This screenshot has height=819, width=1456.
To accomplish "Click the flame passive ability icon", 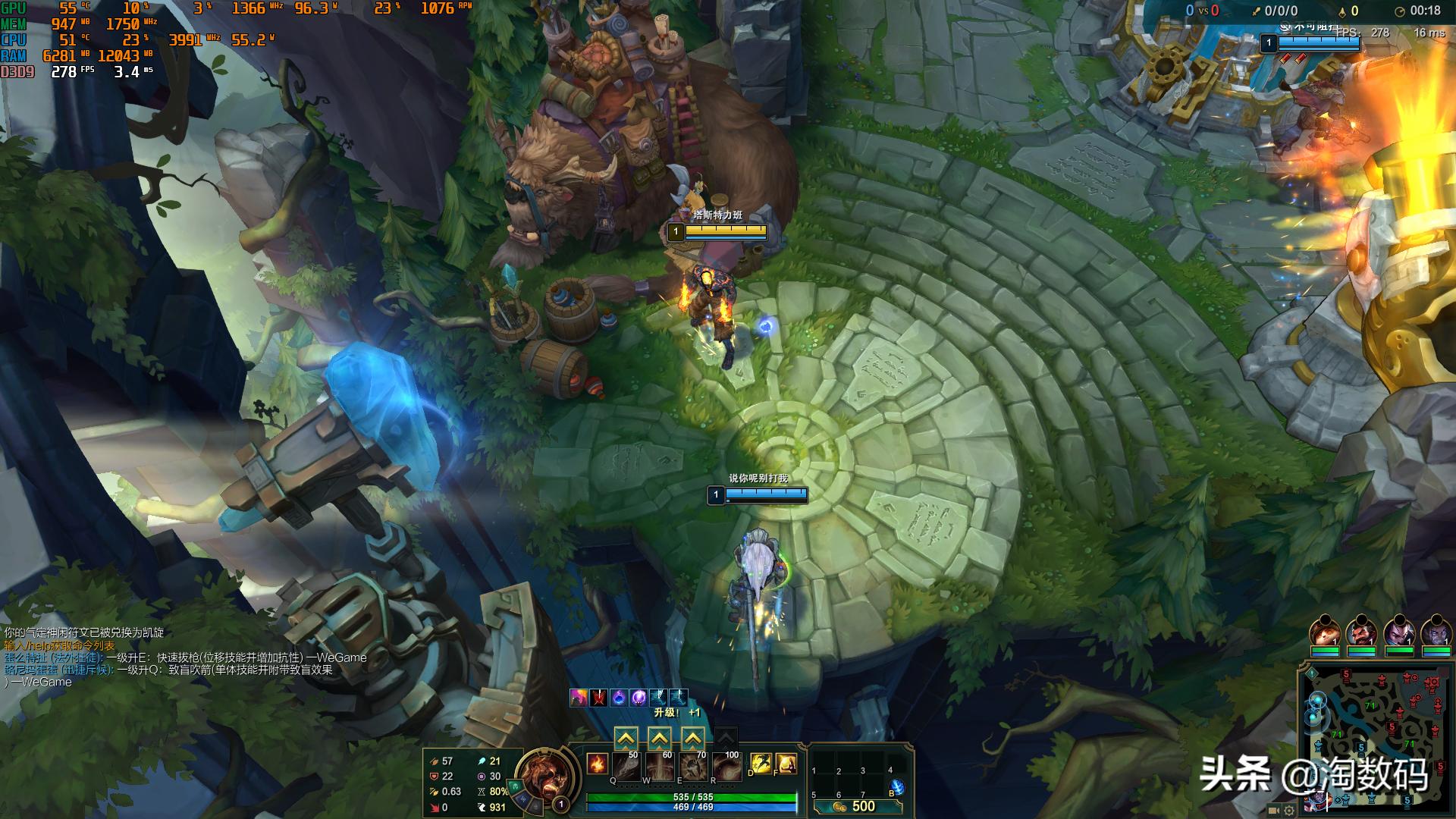I will click(x=597, y=764).
